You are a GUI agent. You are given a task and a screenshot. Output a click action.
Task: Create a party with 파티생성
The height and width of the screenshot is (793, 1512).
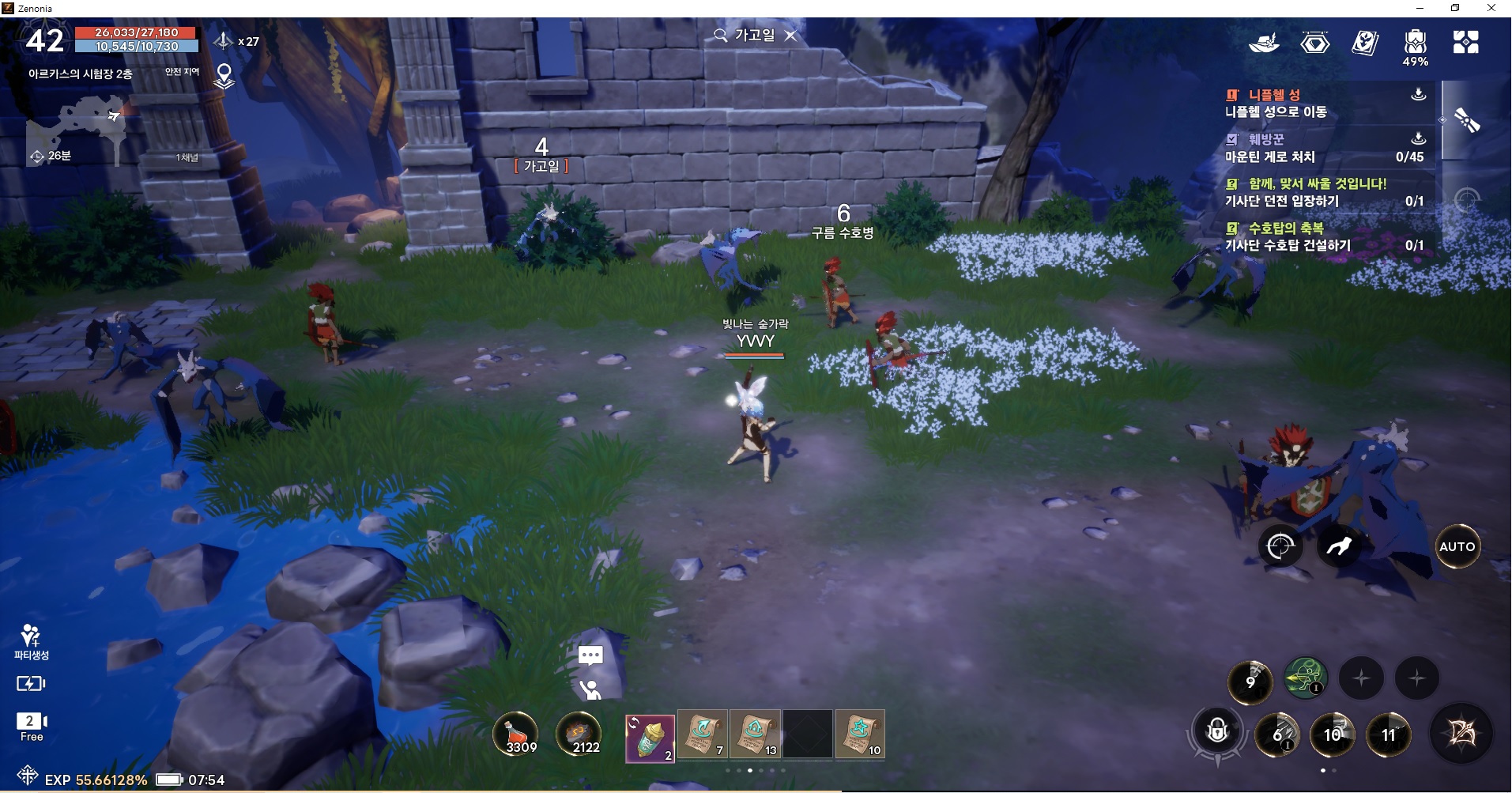pyautogui.click(x=31, y=641)
